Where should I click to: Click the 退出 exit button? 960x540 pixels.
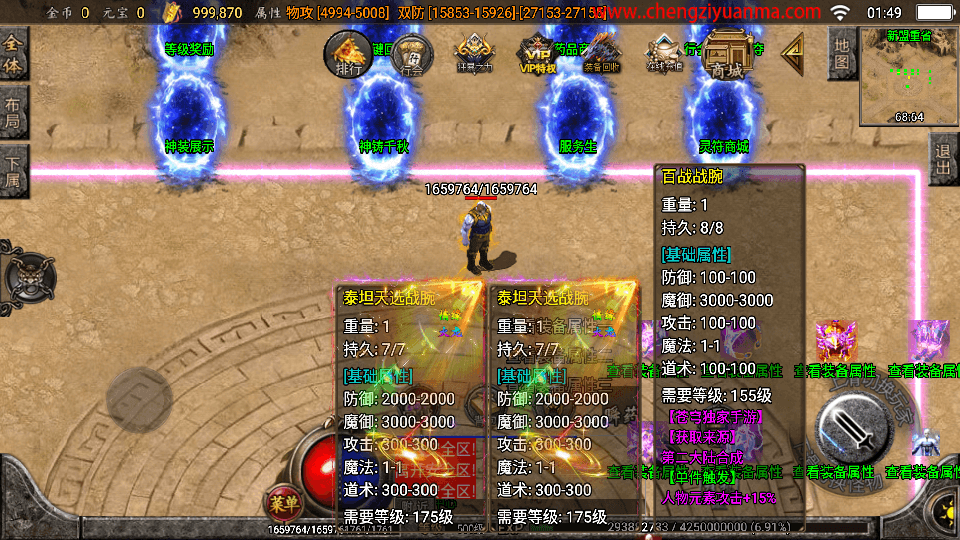pyautogui.click(x=943, y=159)
